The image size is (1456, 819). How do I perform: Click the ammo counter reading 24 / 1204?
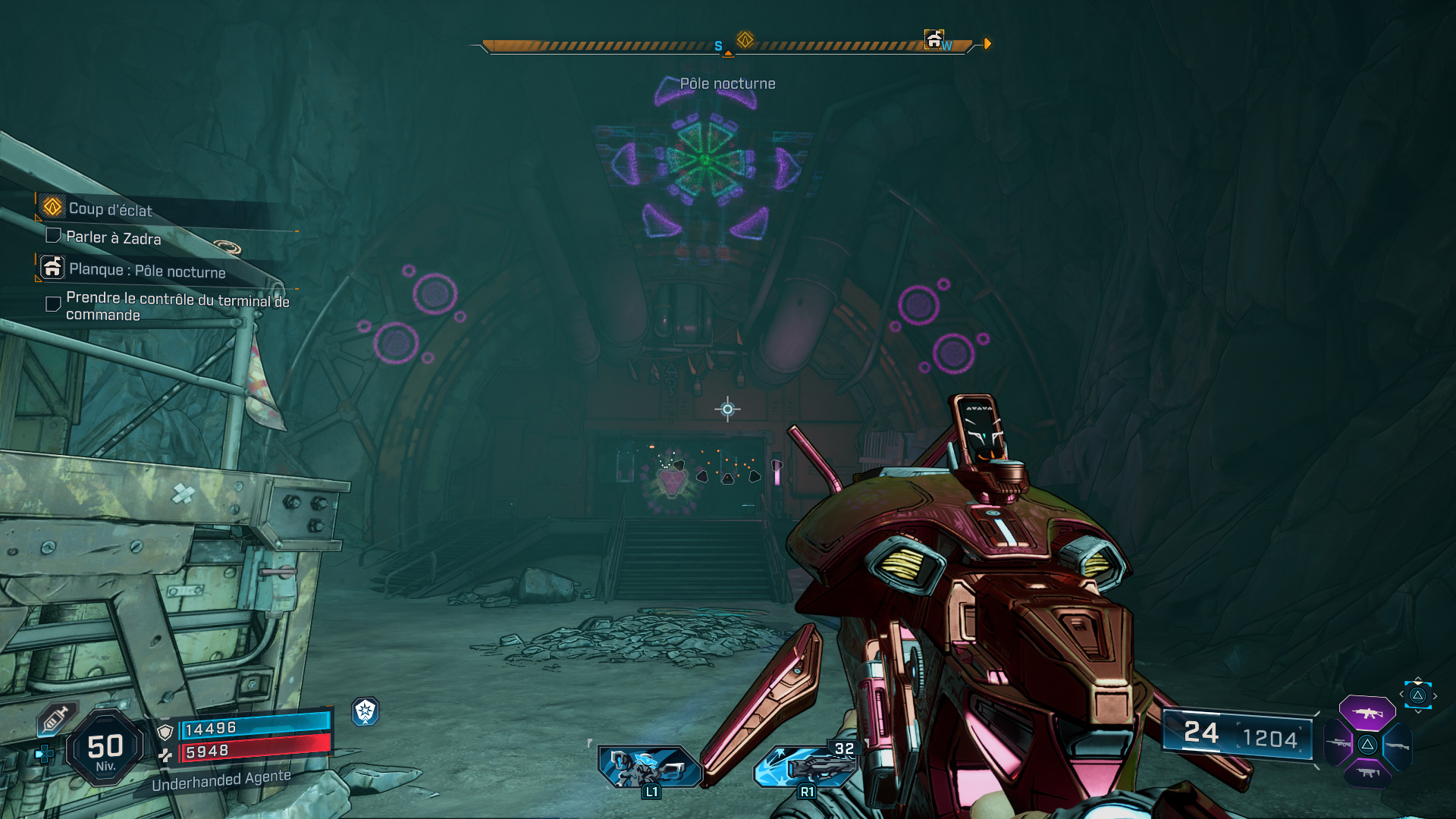1236,734
